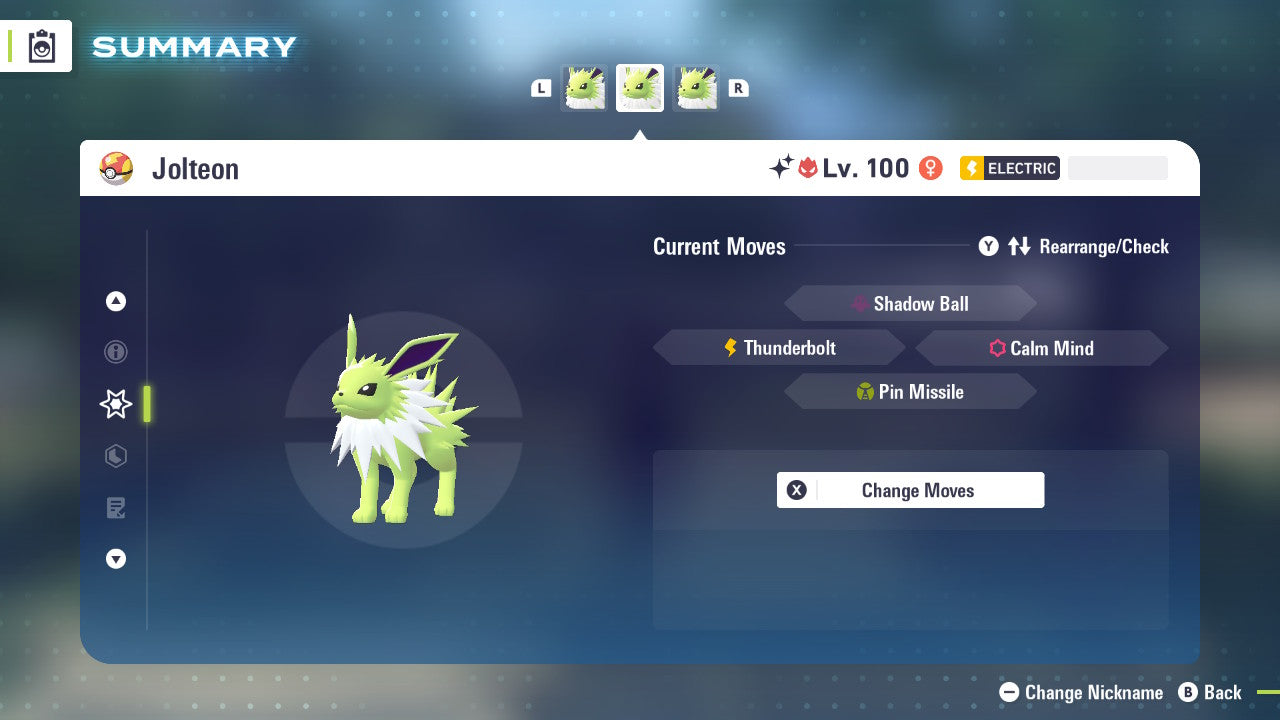Open the info page icon in the sidebar
The width and height of the screenshot is (1280, 720).
115,352
